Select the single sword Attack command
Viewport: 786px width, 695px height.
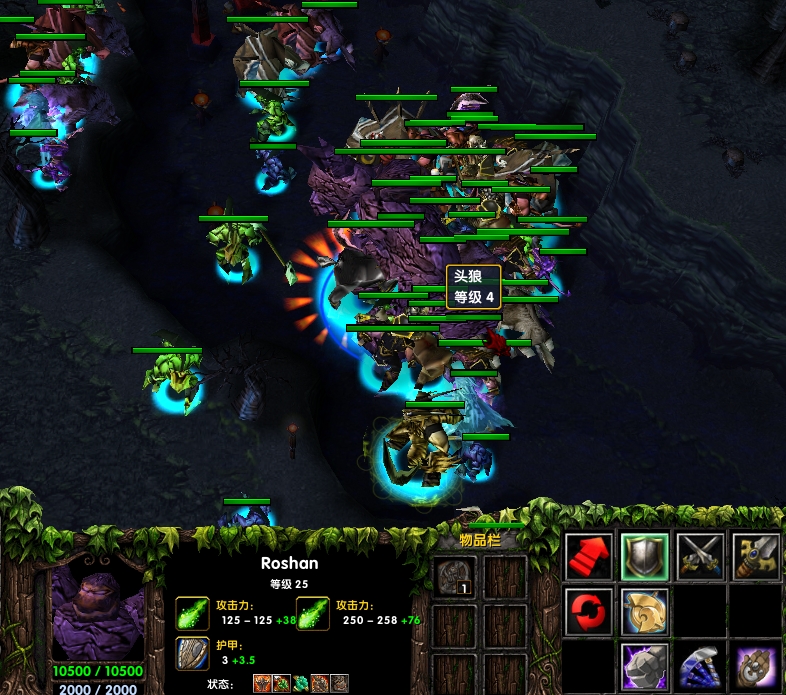754,555
